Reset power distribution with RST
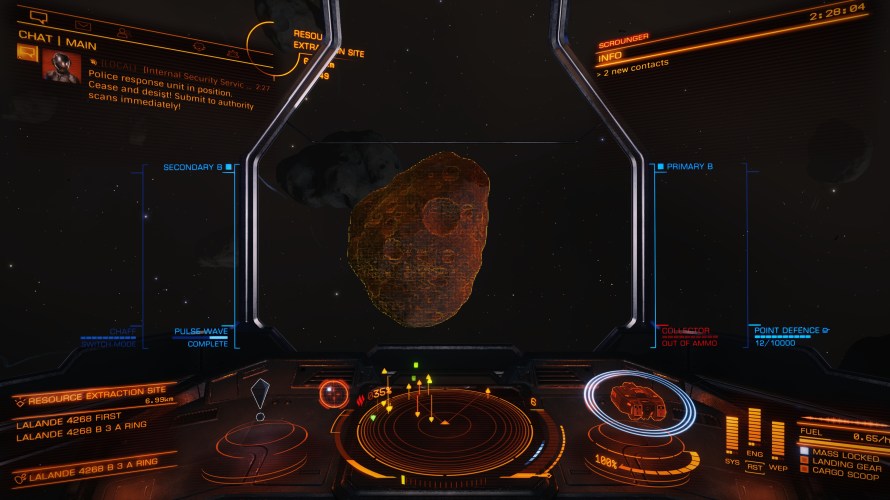Image resolution: width=890 pixels, height=500 pixels. 755,465
